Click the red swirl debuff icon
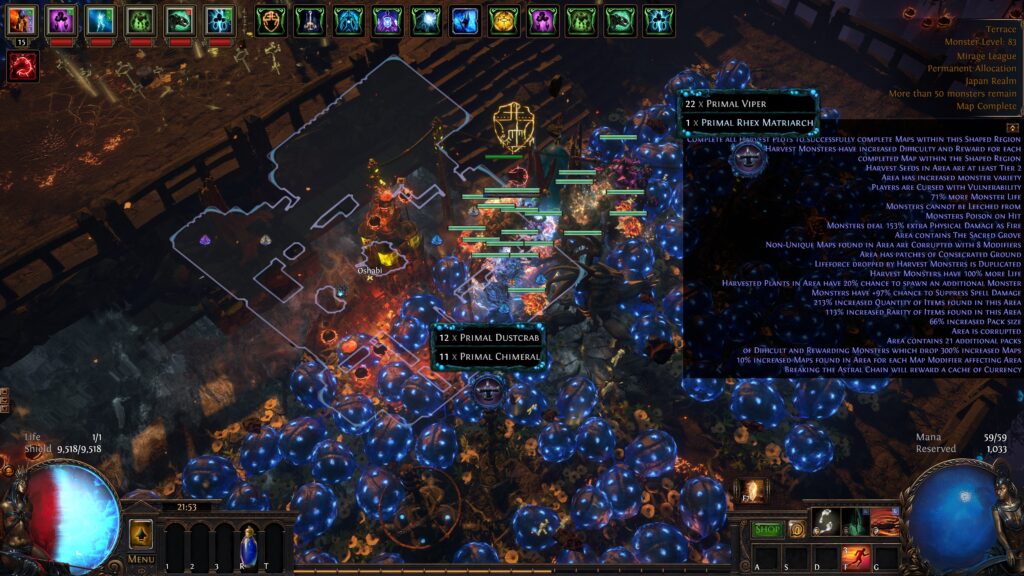Image resolution: width=1024 pixels, height=576 pixels. (23, 67)
